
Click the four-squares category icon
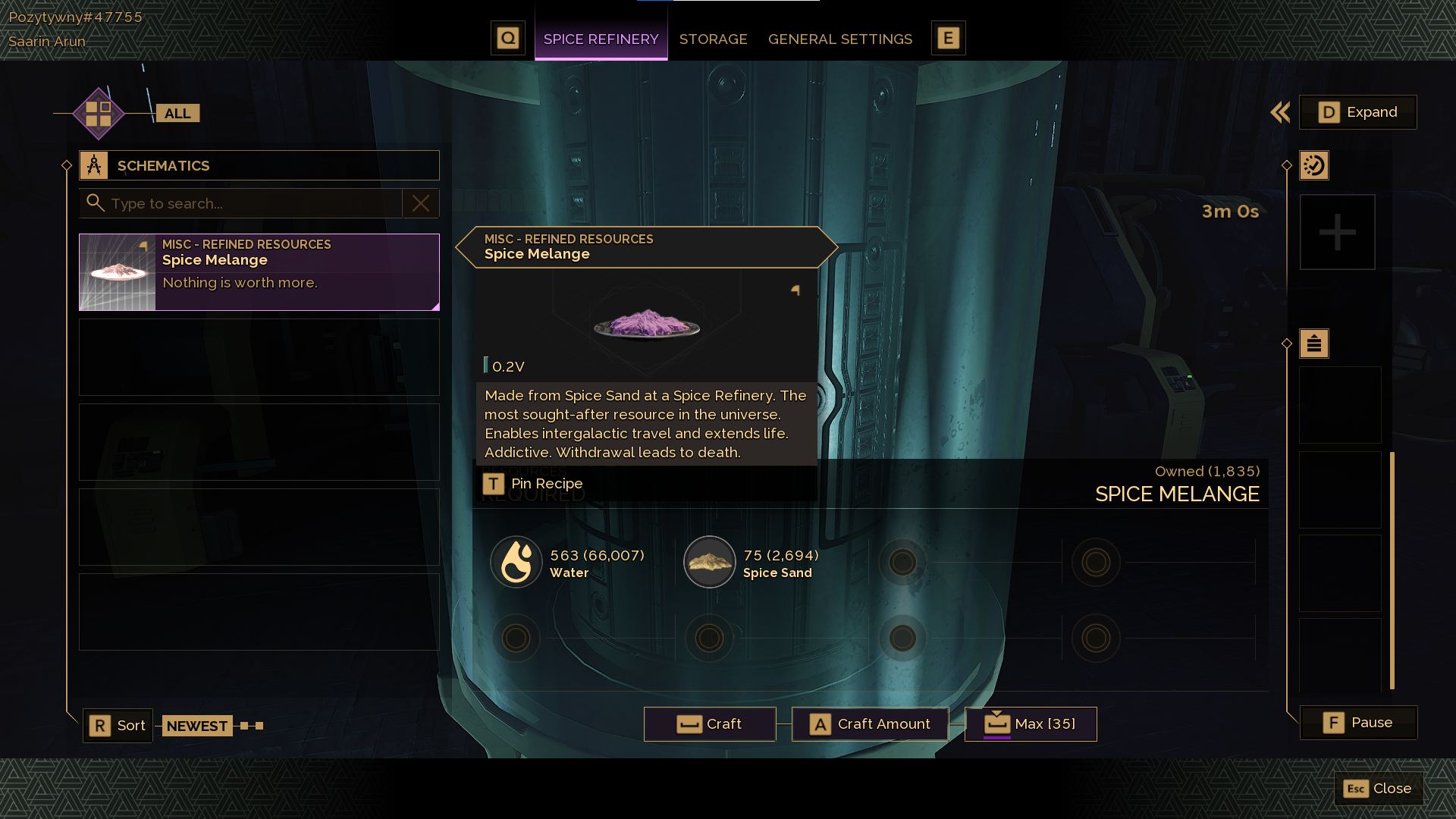(x=99, y=114)
